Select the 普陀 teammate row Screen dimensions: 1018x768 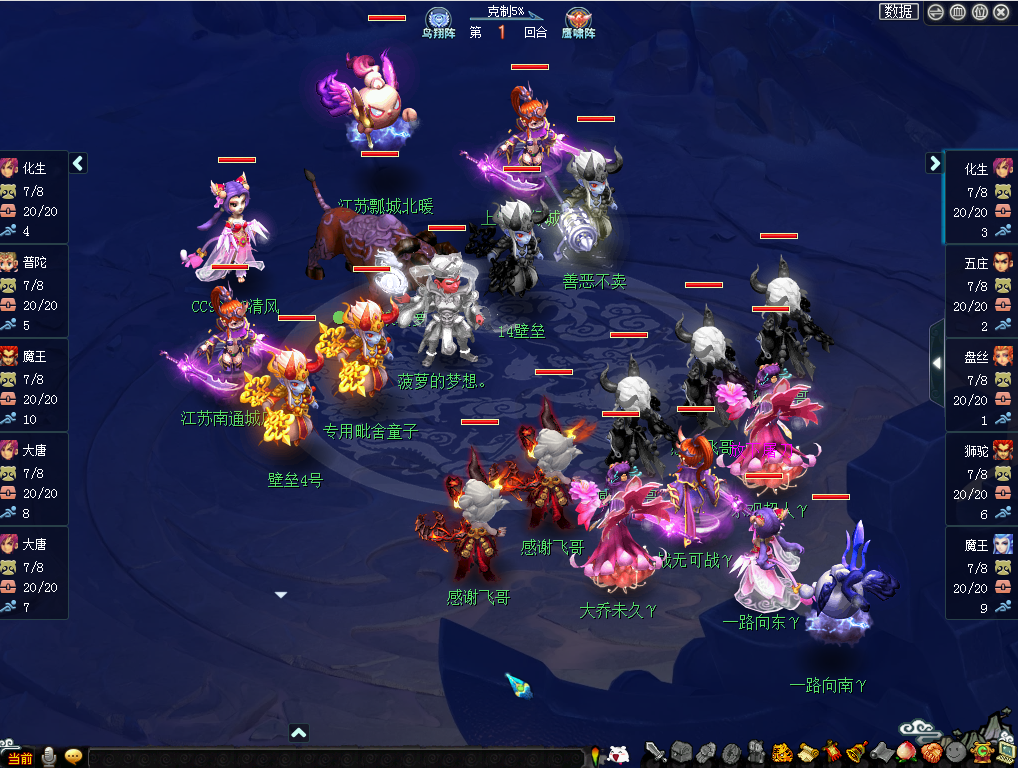[x=34, y=291]
